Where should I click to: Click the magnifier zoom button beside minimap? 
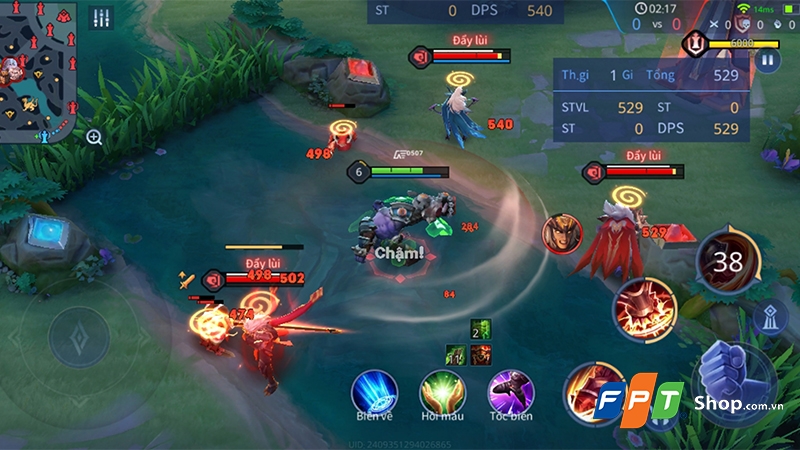pyautogui.click(x=94, y=138)
